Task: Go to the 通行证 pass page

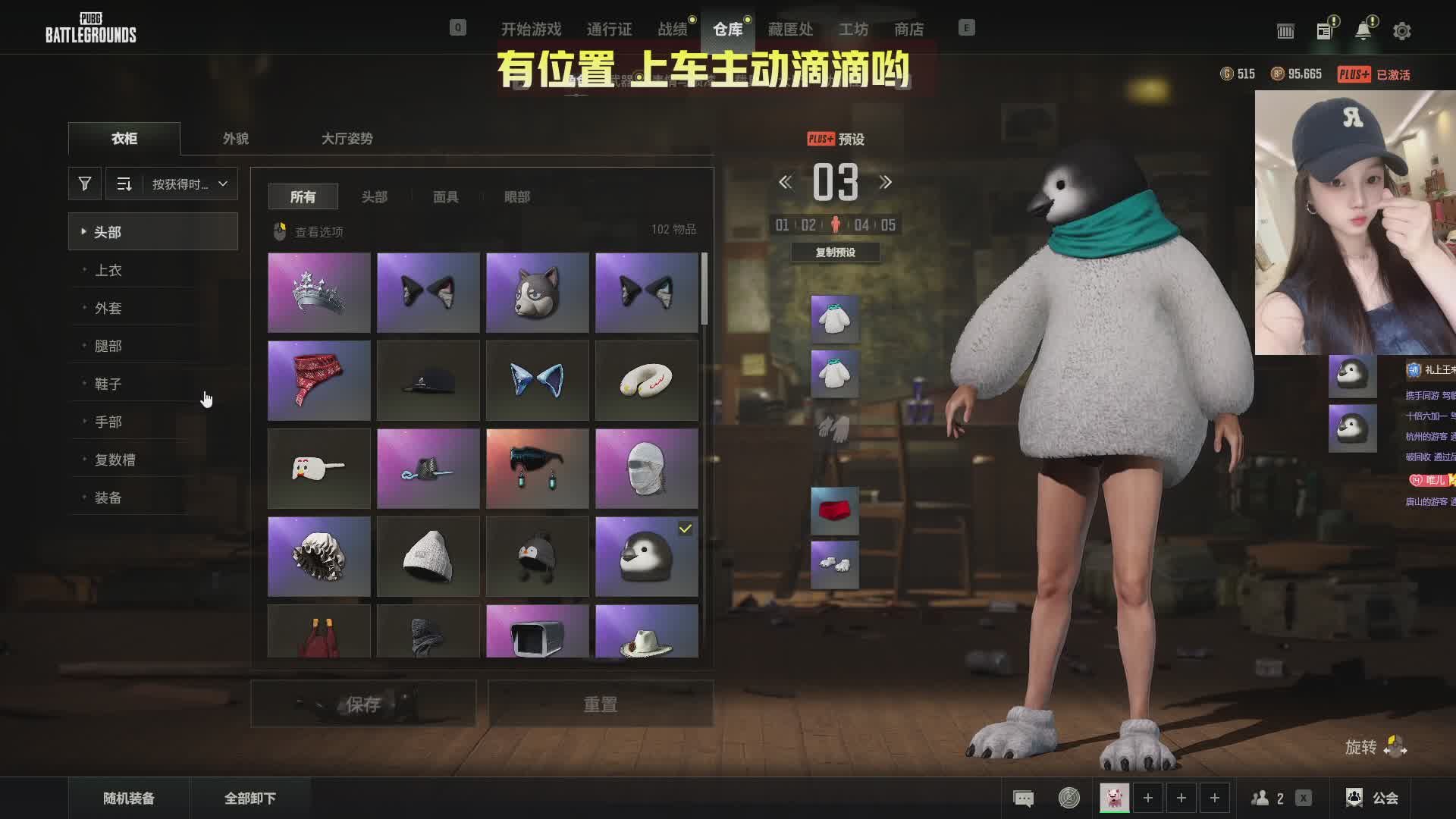Action: [x=609, y=30]
